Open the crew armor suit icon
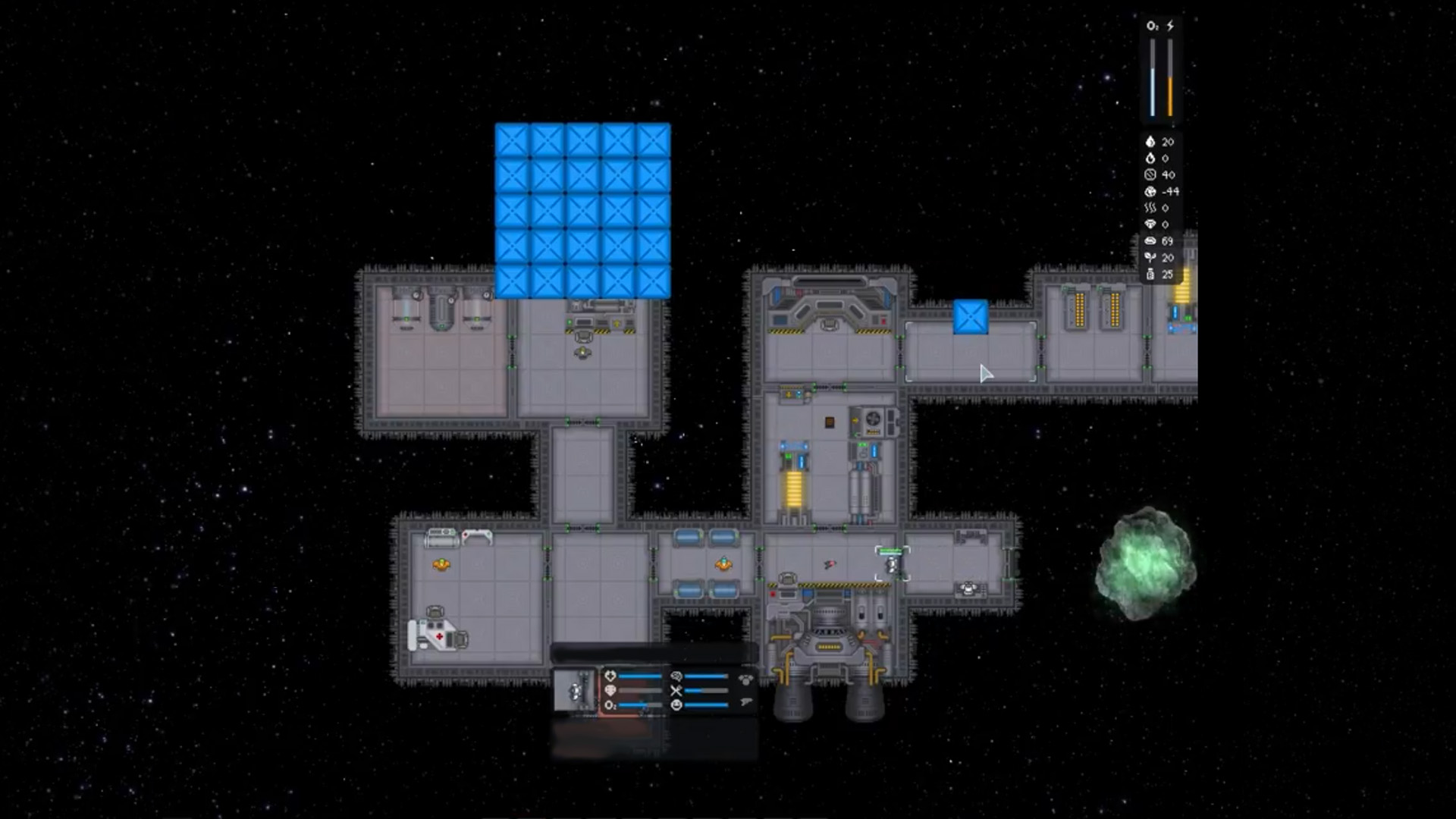This screenshot has height=819, width=1456. point(745,679)
